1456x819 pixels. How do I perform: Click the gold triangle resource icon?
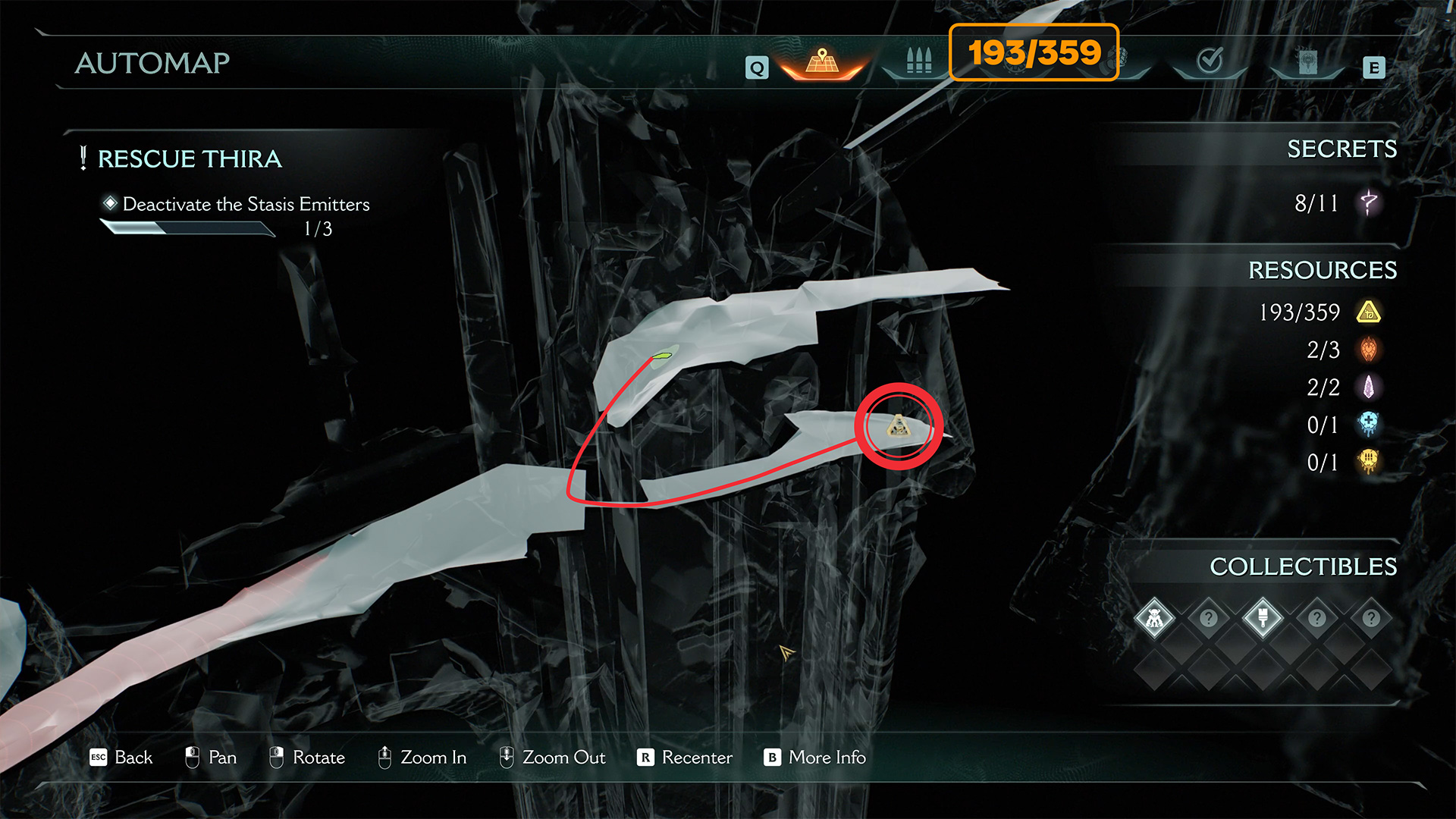click(x=1369, y=312)
